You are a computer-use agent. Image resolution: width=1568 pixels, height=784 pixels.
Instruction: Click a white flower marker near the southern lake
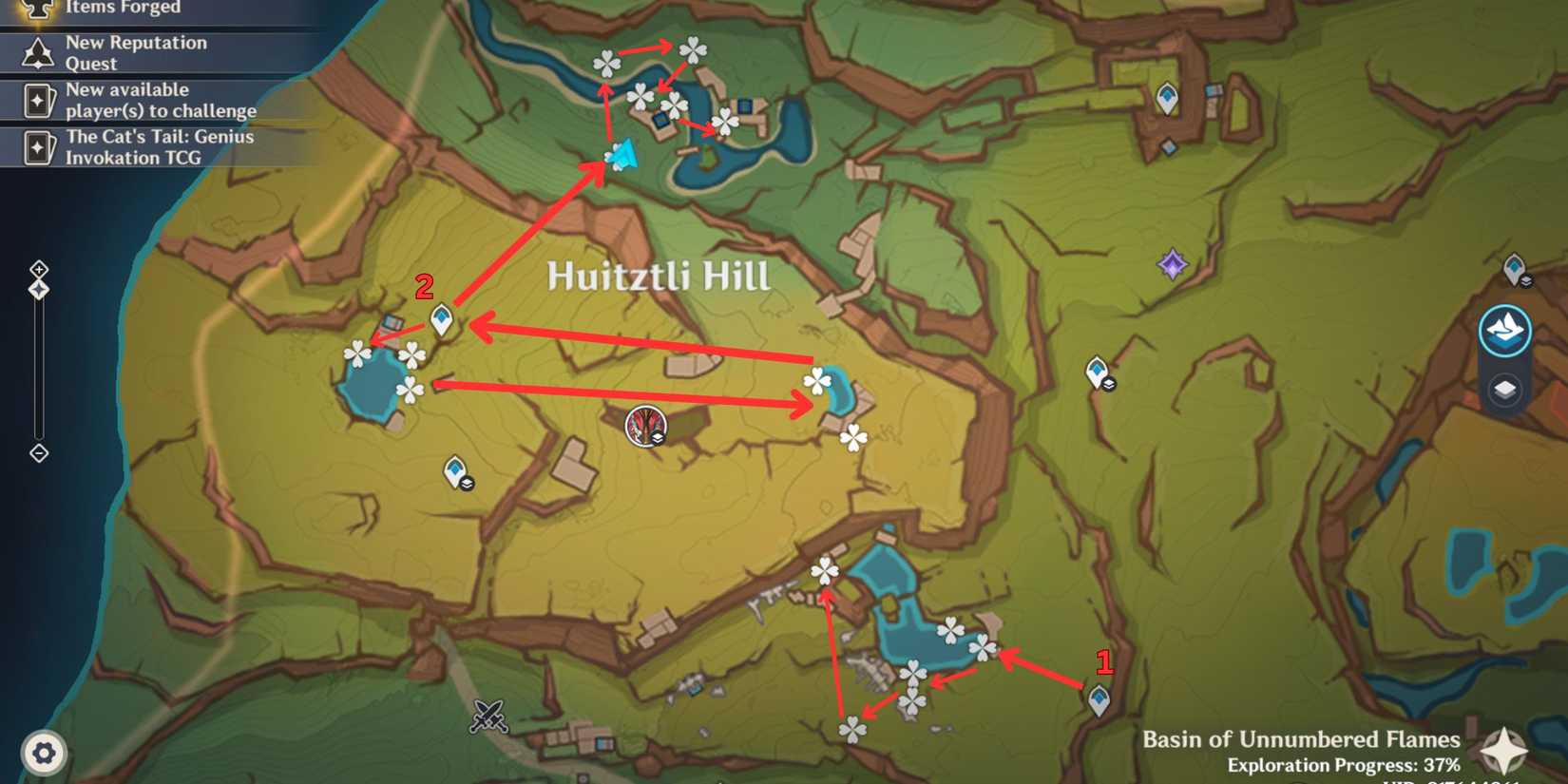pyautogui.click(x=949, y=629)
